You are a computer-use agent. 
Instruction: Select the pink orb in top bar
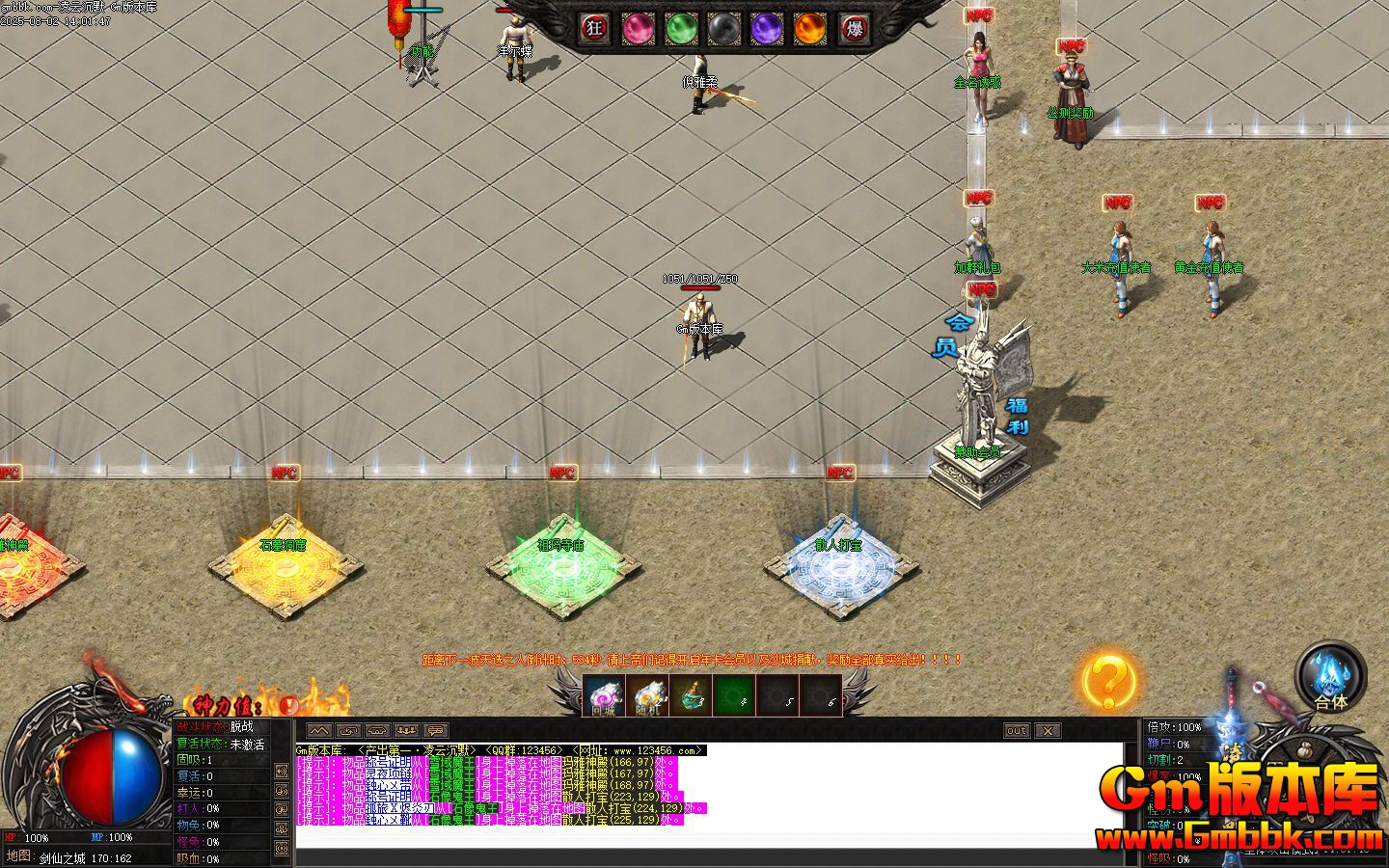(638, 29)
